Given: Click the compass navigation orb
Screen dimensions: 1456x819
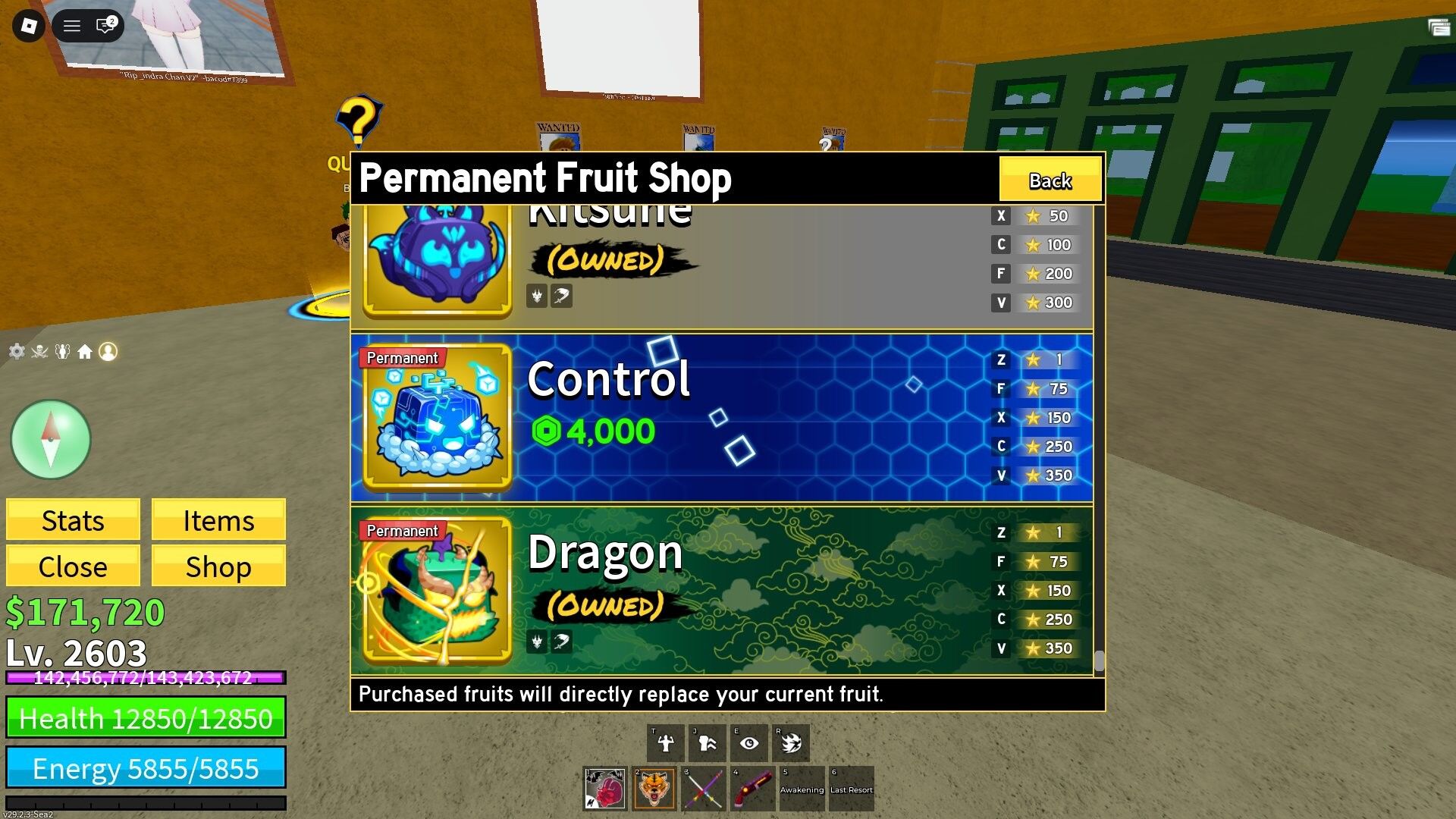Looking at the screenshot, I should pyautogui.click(x=51, y=440).
